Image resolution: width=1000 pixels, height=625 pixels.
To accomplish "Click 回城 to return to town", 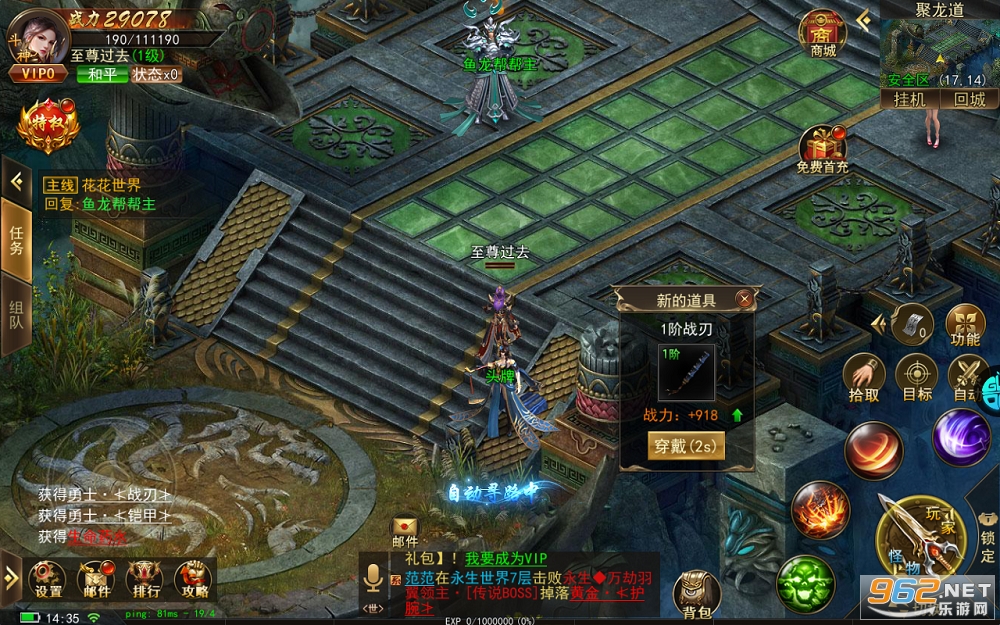I will tap(968, 99).
